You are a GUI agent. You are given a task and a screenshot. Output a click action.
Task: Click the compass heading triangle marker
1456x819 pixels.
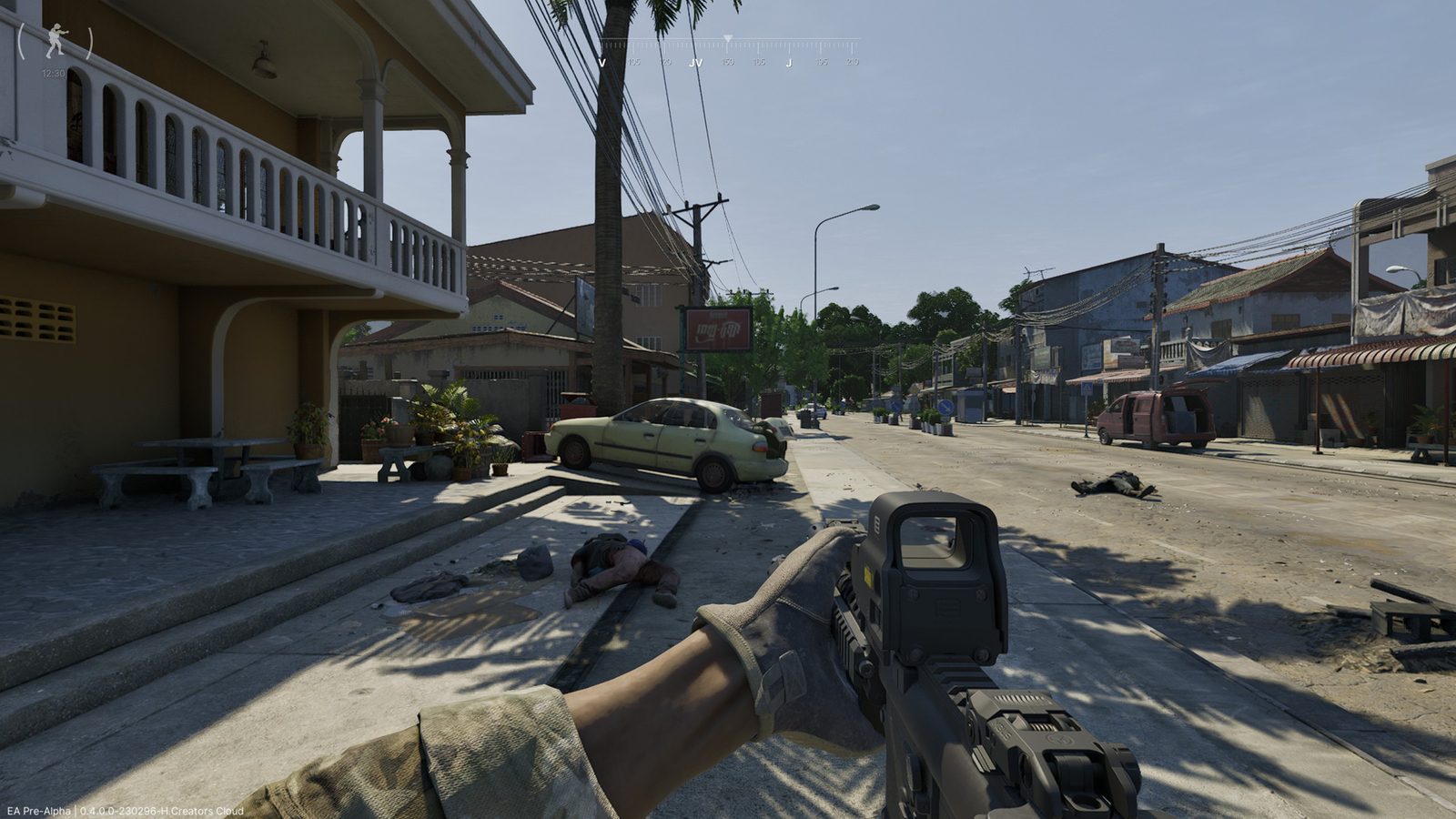728,37
